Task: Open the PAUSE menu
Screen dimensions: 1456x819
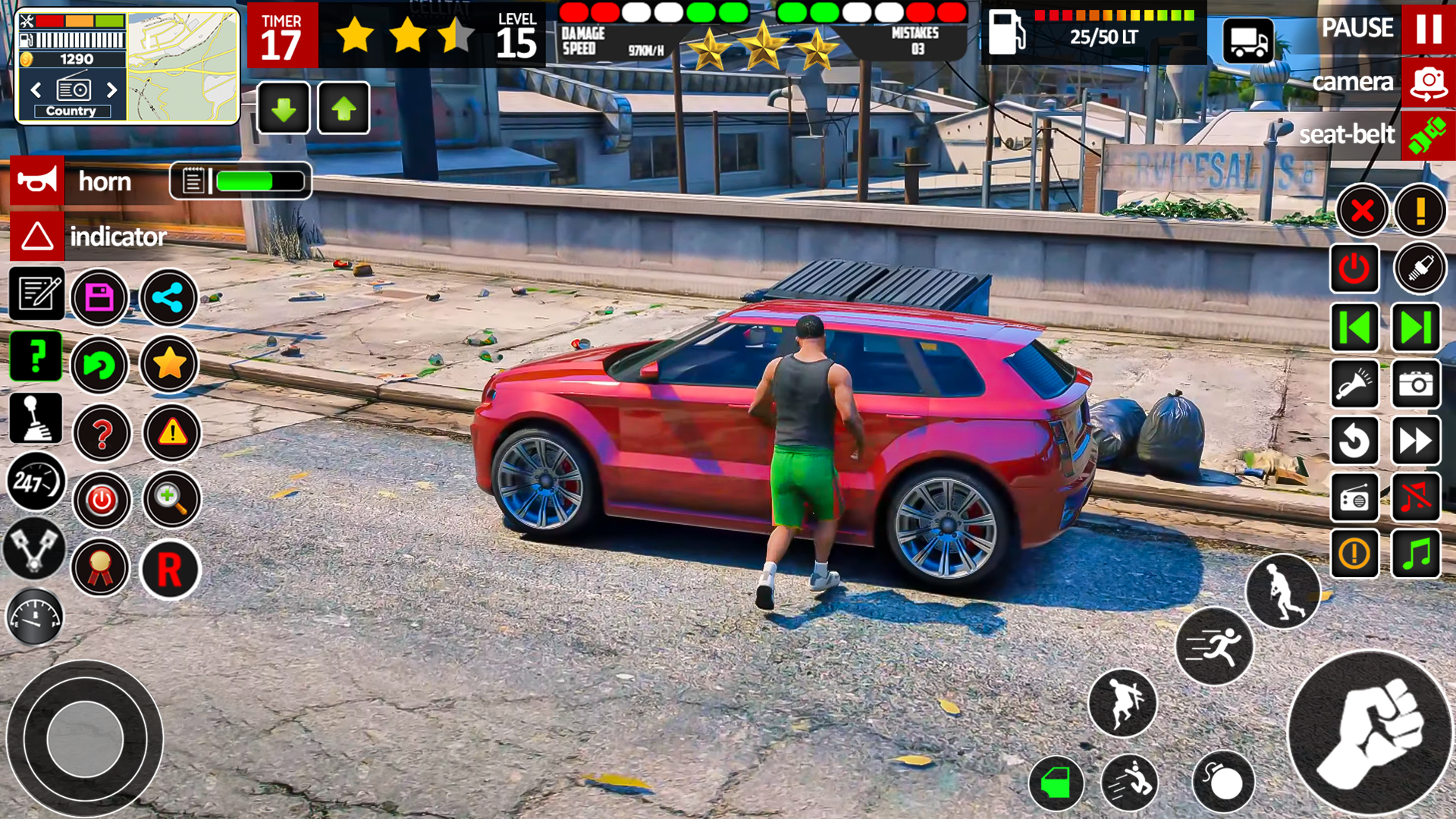Action: point(1357,28)
